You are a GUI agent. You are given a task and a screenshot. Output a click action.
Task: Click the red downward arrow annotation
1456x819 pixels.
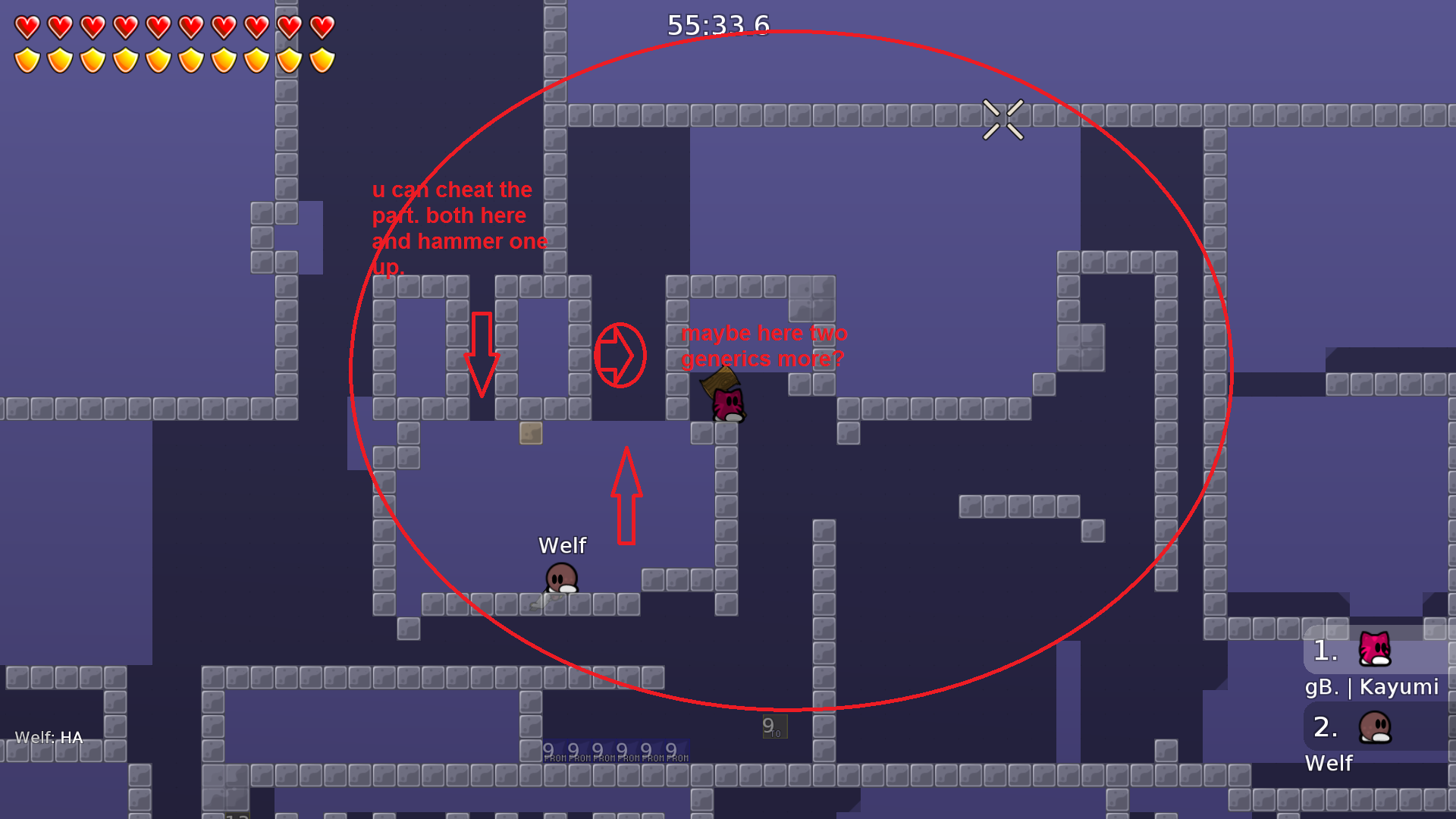(x=483, y=353)
